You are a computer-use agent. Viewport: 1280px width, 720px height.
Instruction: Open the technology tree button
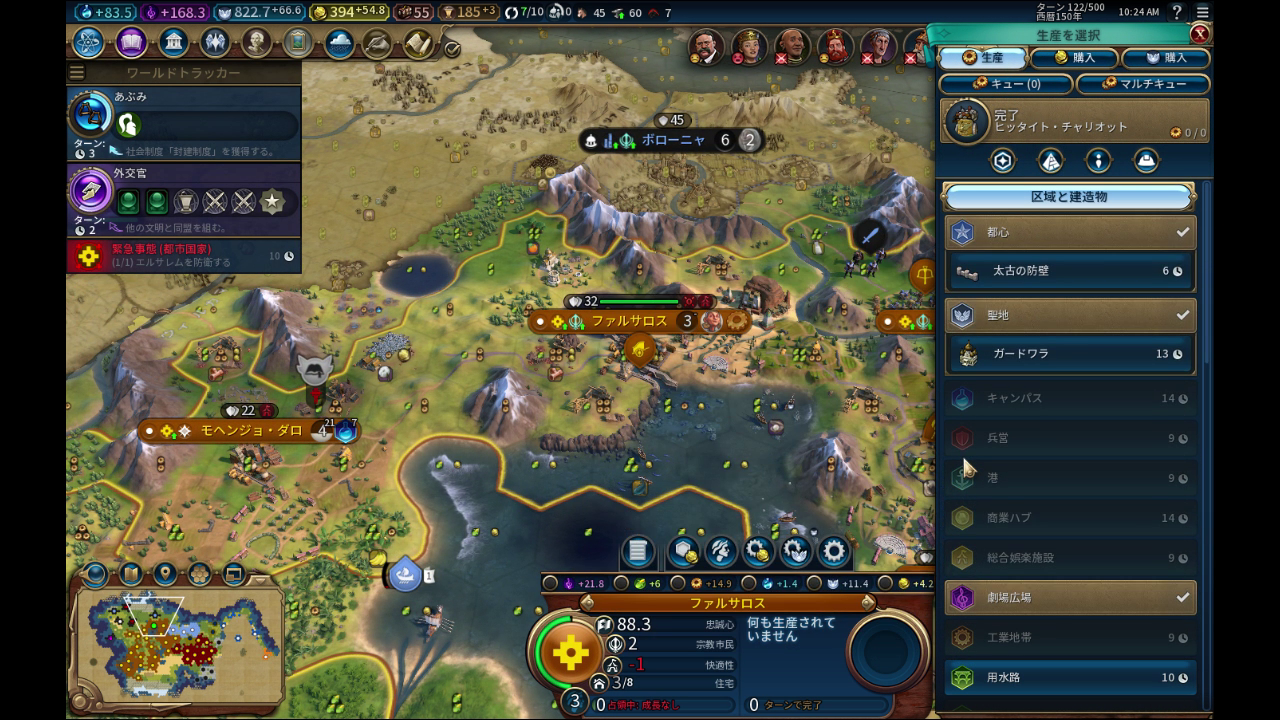point(88,43)
